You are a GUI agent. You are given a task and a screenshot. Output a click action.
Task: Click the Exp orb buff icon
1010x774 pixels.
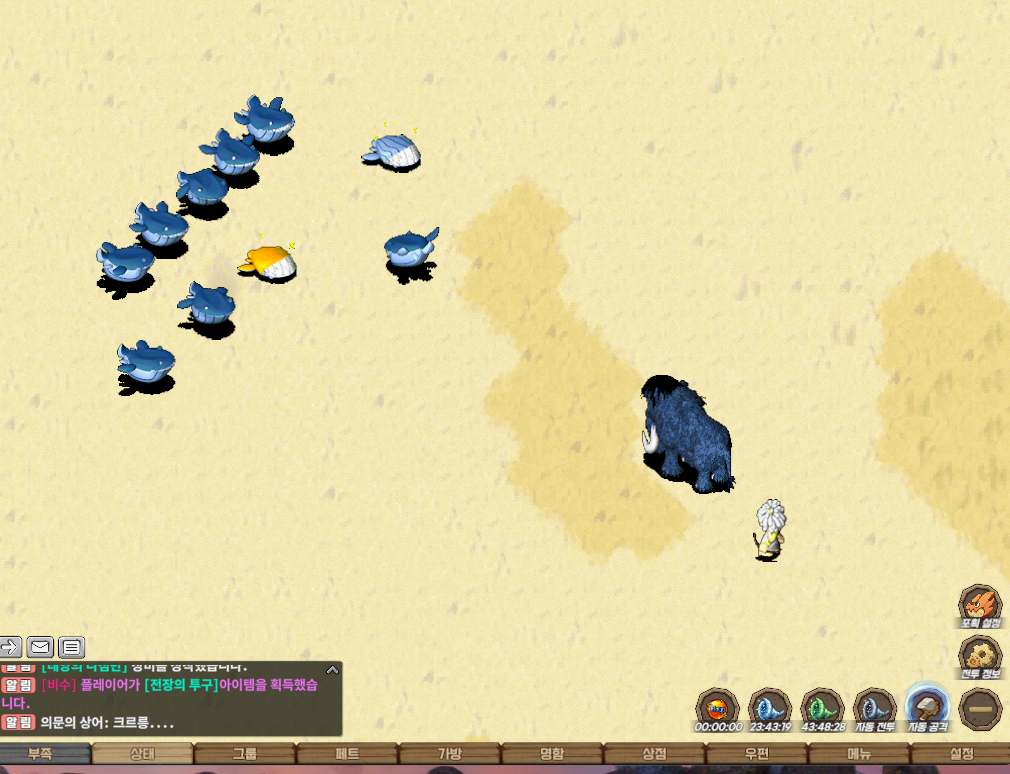(x=718, y=707)
